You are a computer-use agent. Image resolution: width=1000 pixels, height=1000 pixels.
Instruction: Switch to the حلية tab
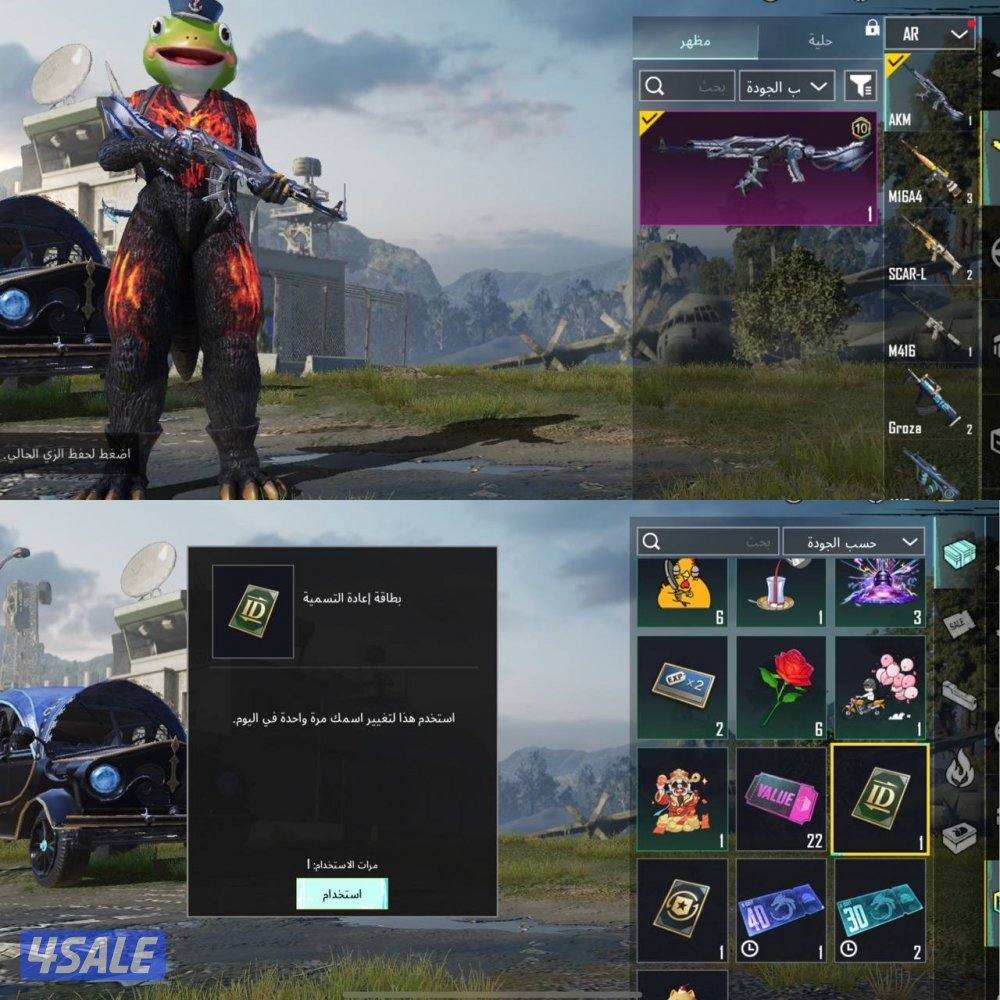point(820,41)
